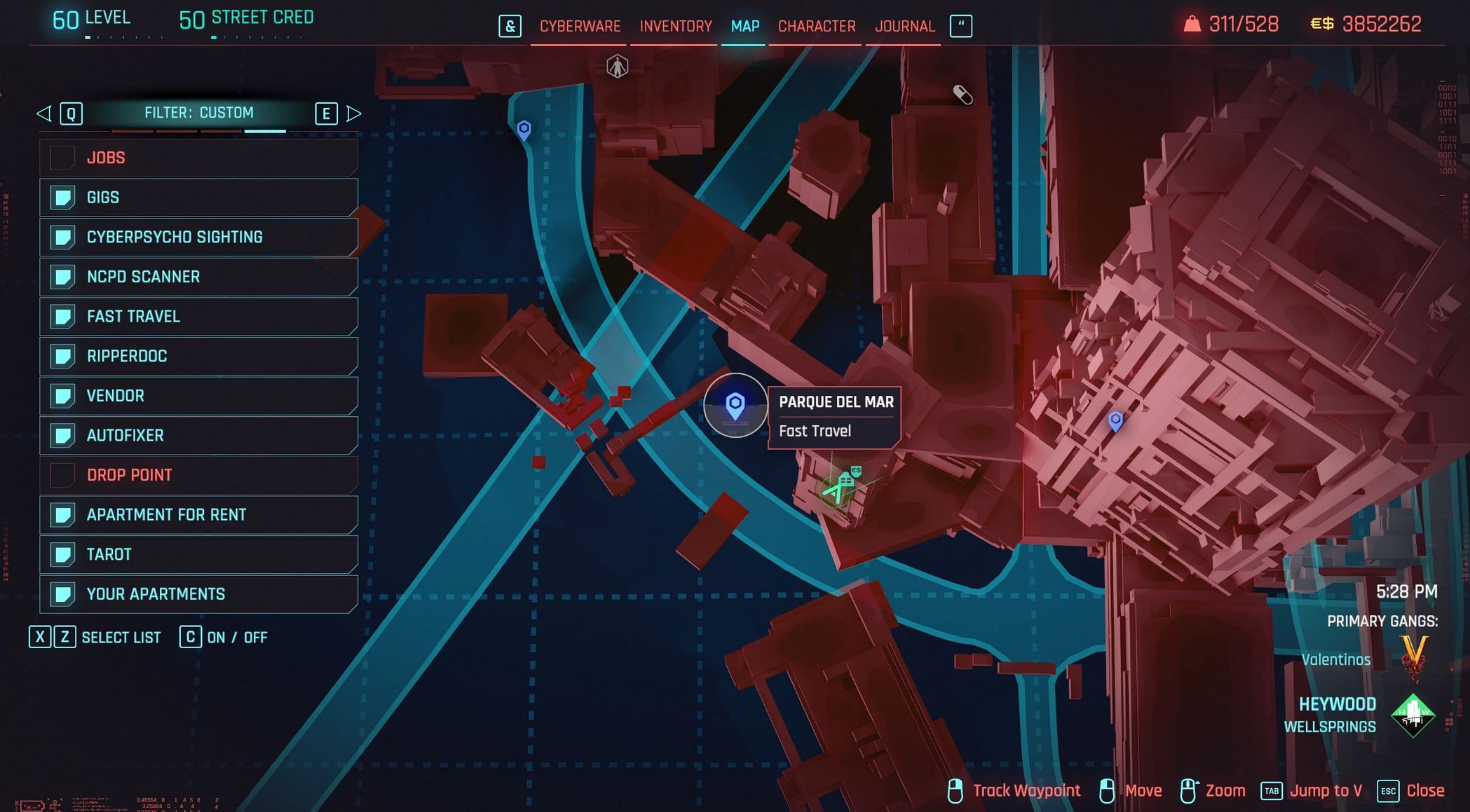Switch to the Inventory tab
1470x812 pixels.
[x=675, y=27]
